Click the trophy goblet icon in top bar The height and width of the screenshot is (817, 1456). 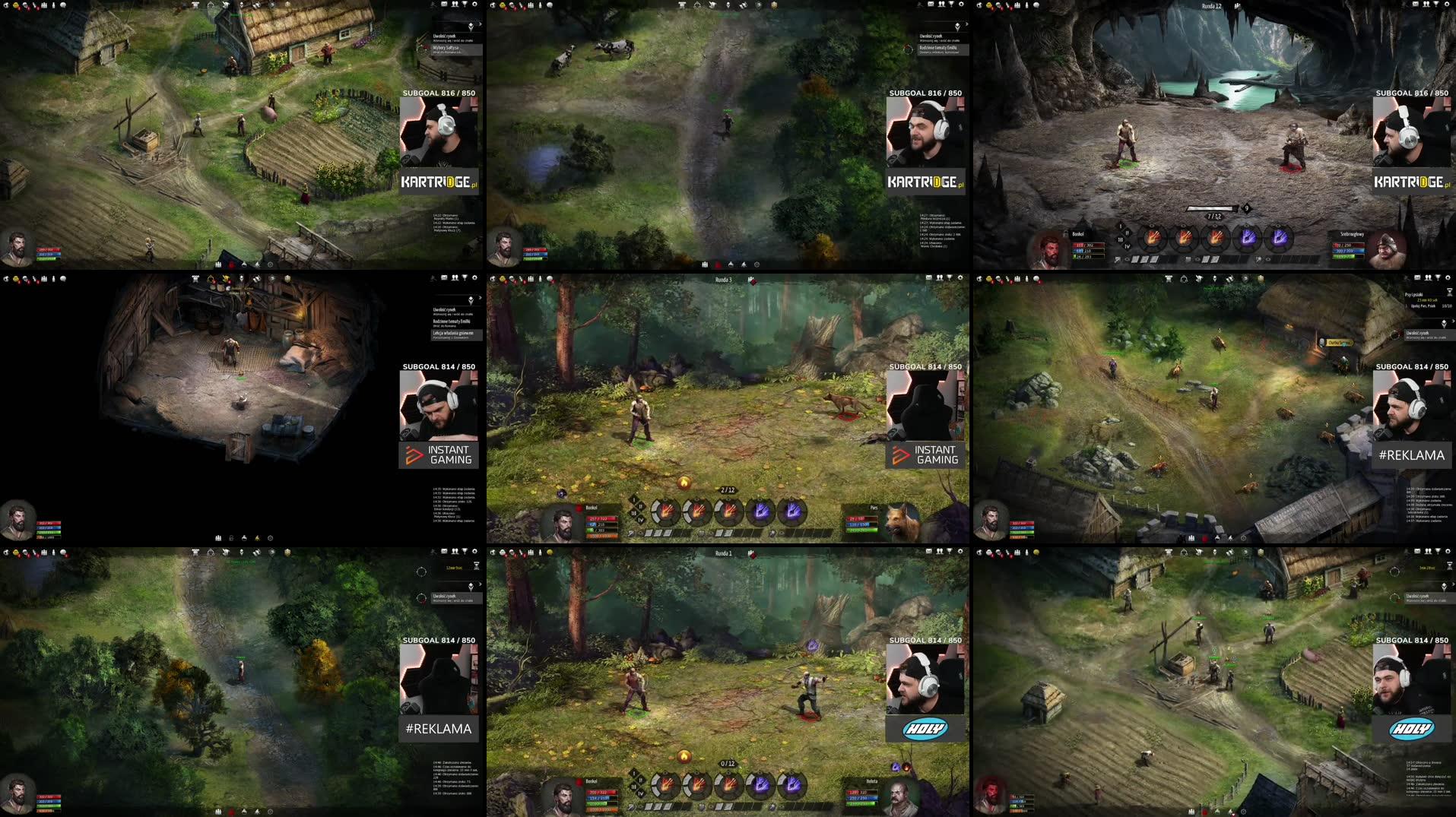(x=1436, y=4)
